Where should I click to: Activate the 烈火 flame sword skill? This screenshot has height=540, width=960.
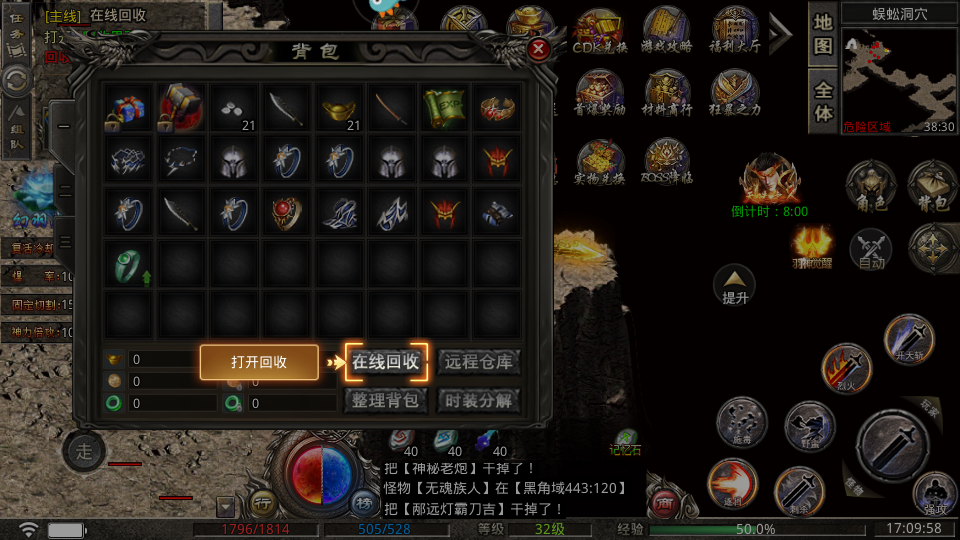pos(846,368)
